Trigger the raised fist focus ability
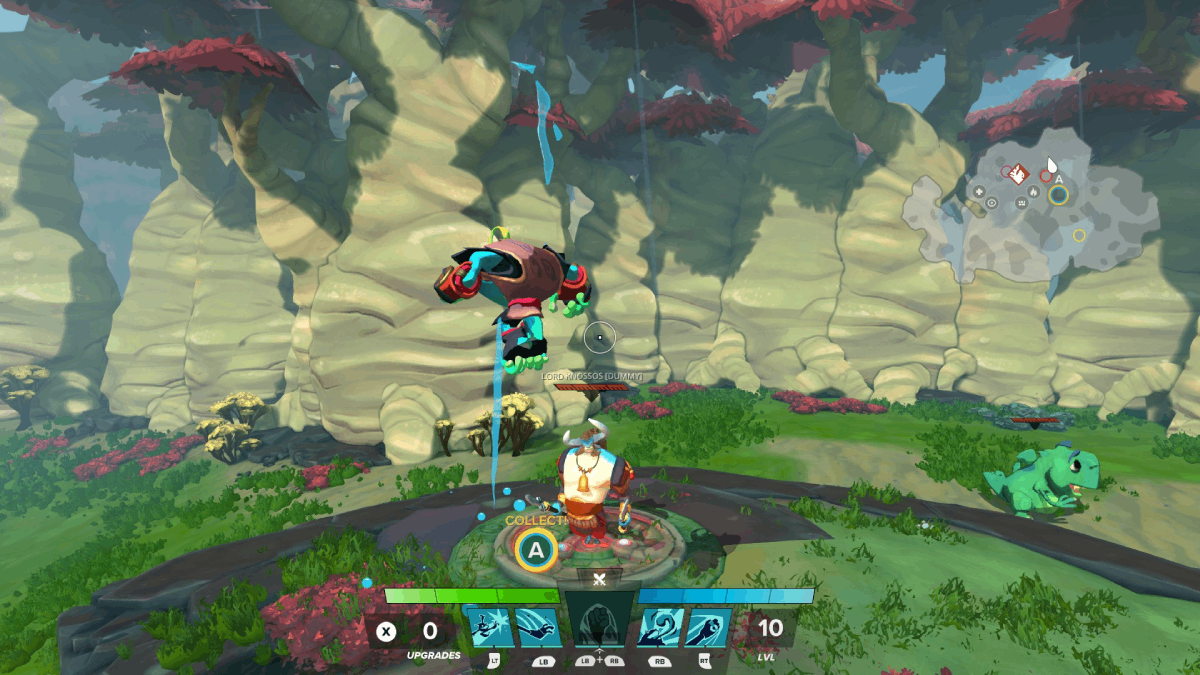Viewport: 1200px width, 675px height. pyautogui.click(x=600, y=627)
